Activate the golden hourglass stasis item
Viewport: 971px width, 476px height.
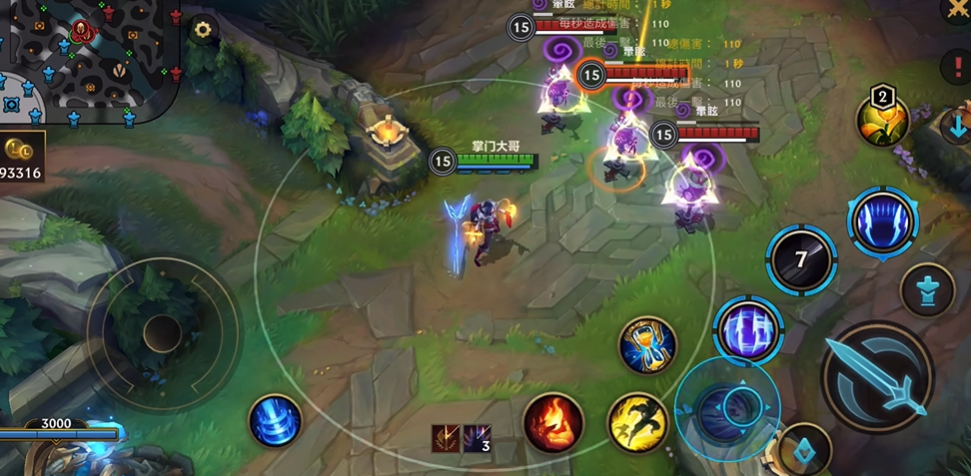point(647,346)
